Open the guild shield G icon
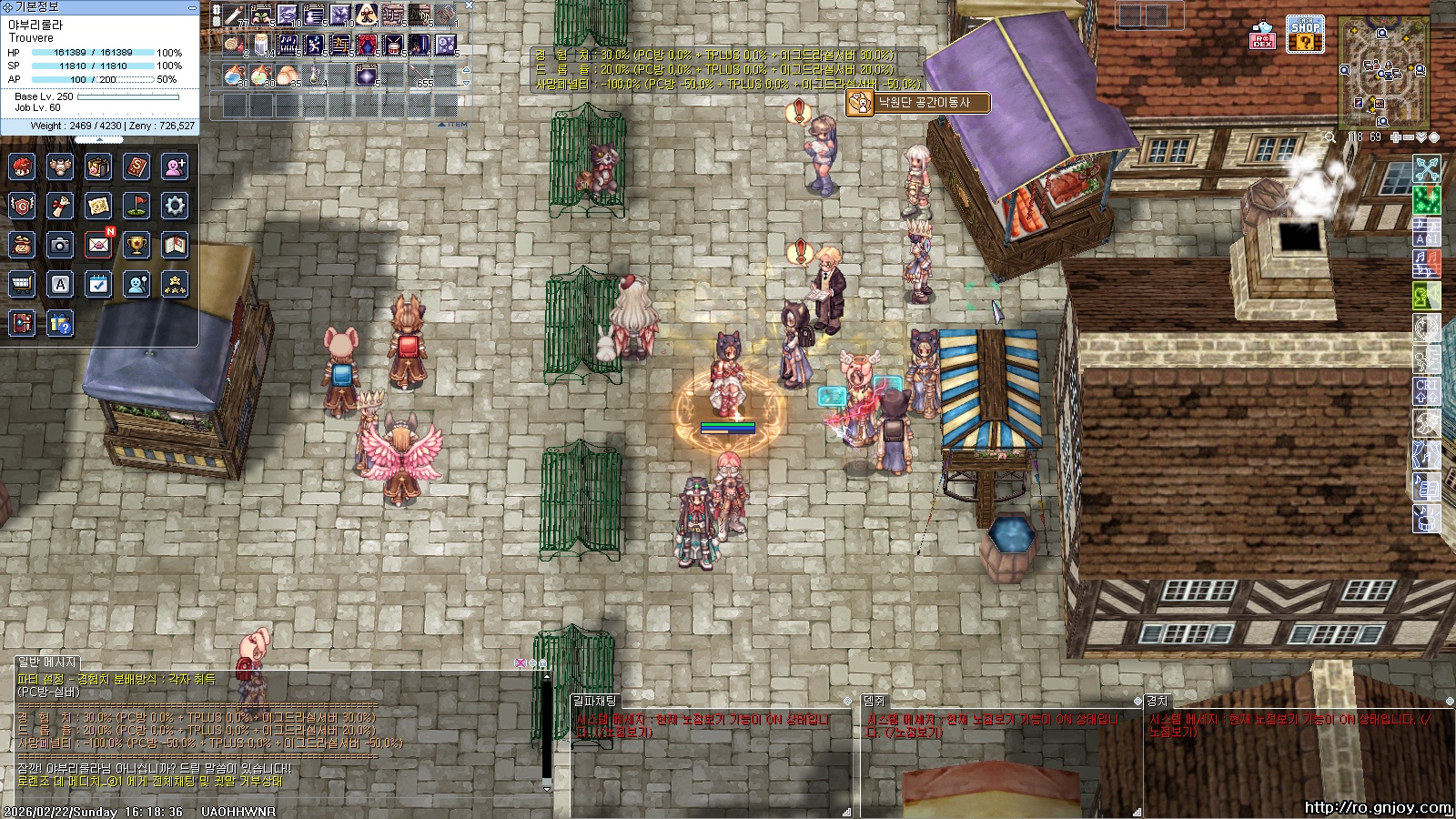This screenshot has width=1456, height=819. click(x=22, y=206)
